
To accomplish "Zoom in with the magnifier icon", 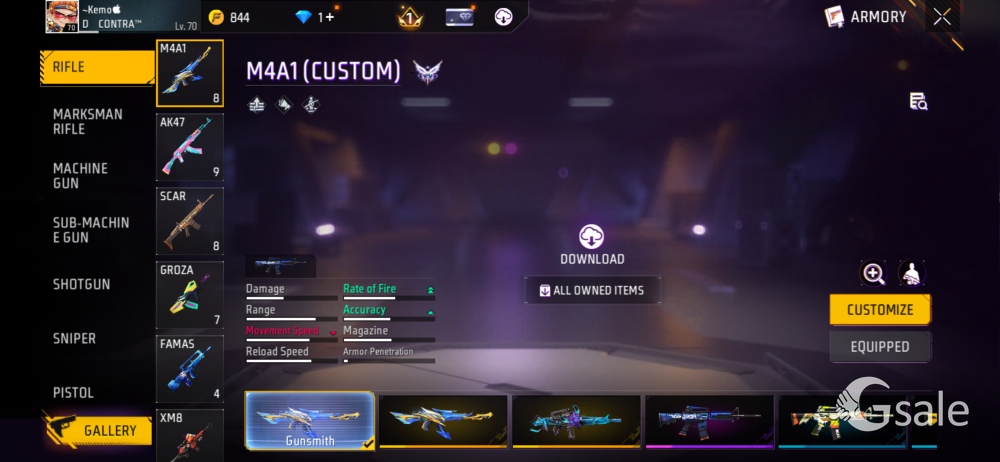I will pos(874,274).
